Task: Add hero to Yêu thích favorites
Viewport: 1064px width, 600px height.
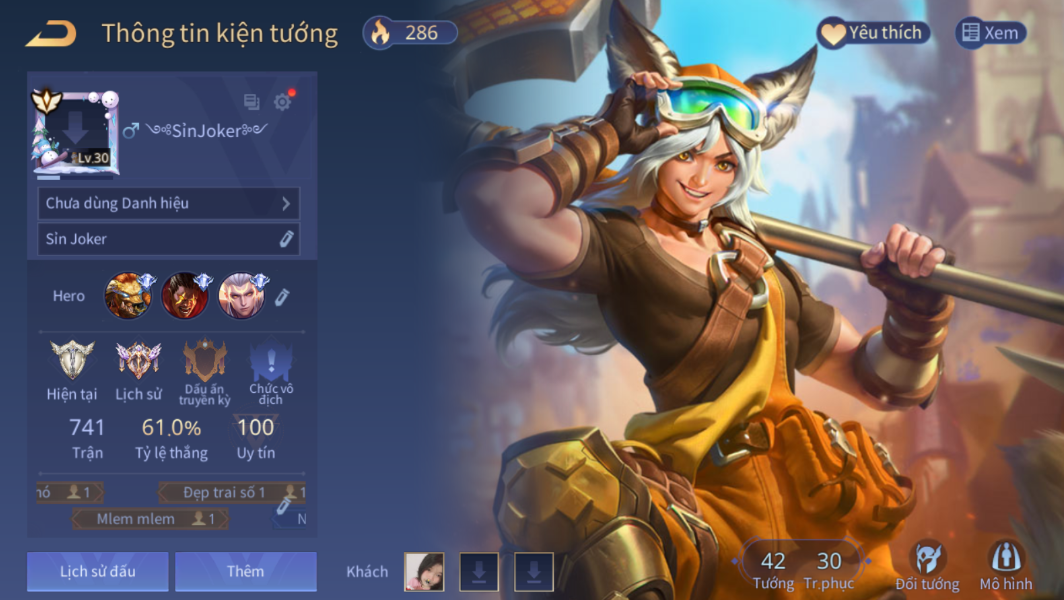Action: (873, 33)
